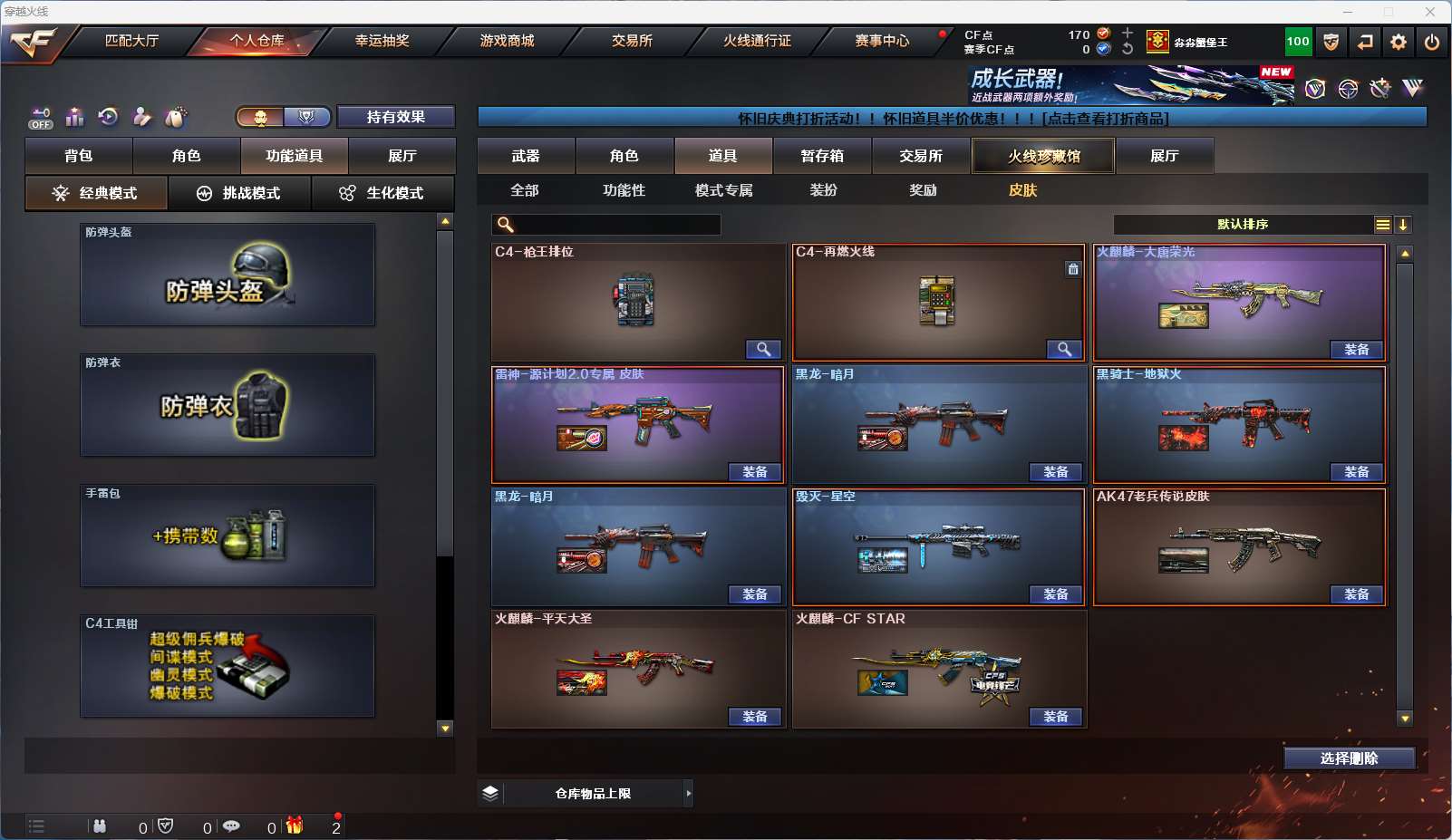The height and width of the screenshot is (840, 1452).
Task: Open the settings gear icon
Action: 1399,42
